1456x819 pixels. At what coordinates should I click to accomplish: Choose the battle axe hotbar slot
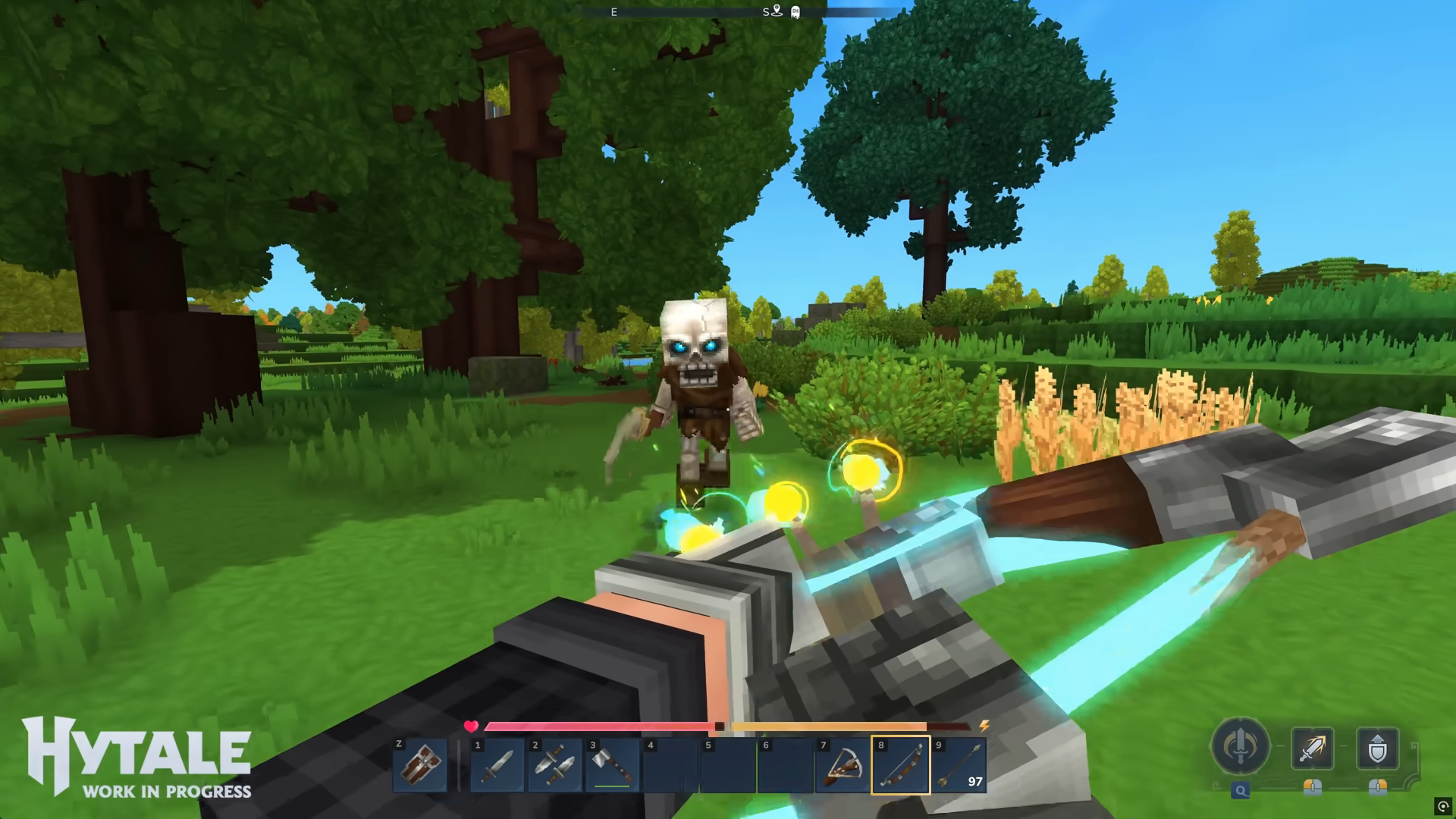pyautogui.click(x=613, y=765)
